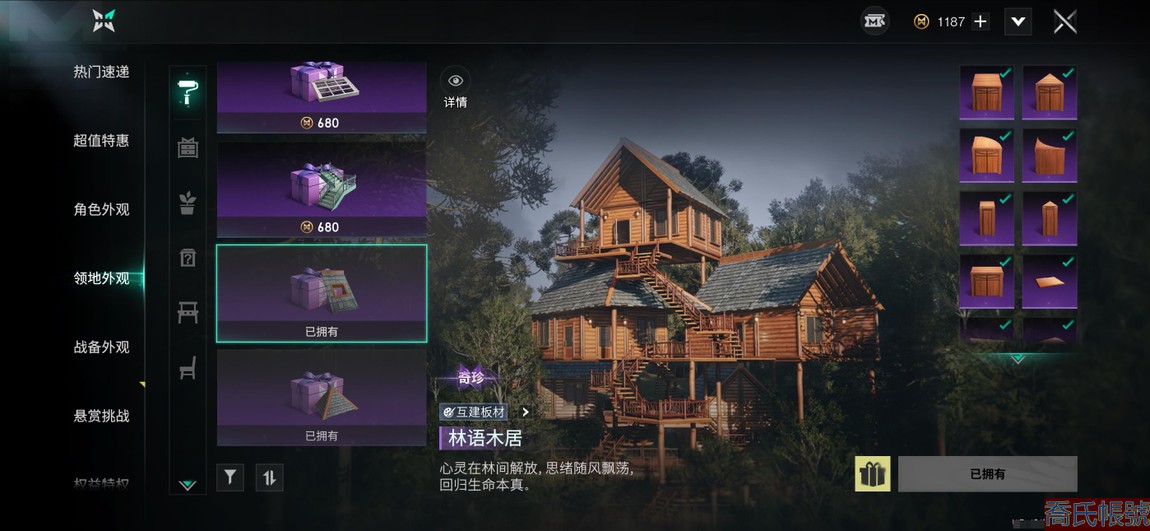Select the owned pyramid roof gift pack
The height and width of the screenshot is (531, 1150).
(321, 397)
